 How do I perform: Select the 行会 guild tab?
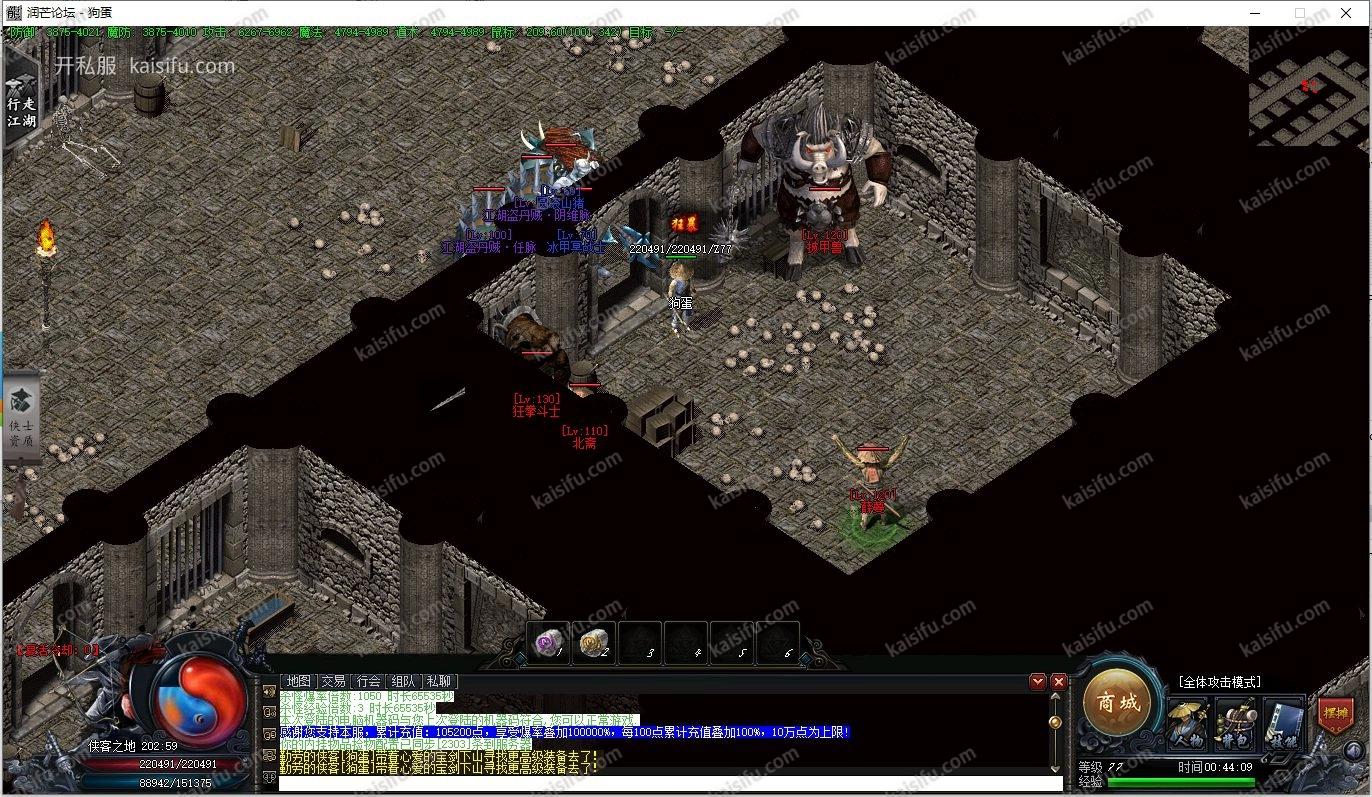368,681
